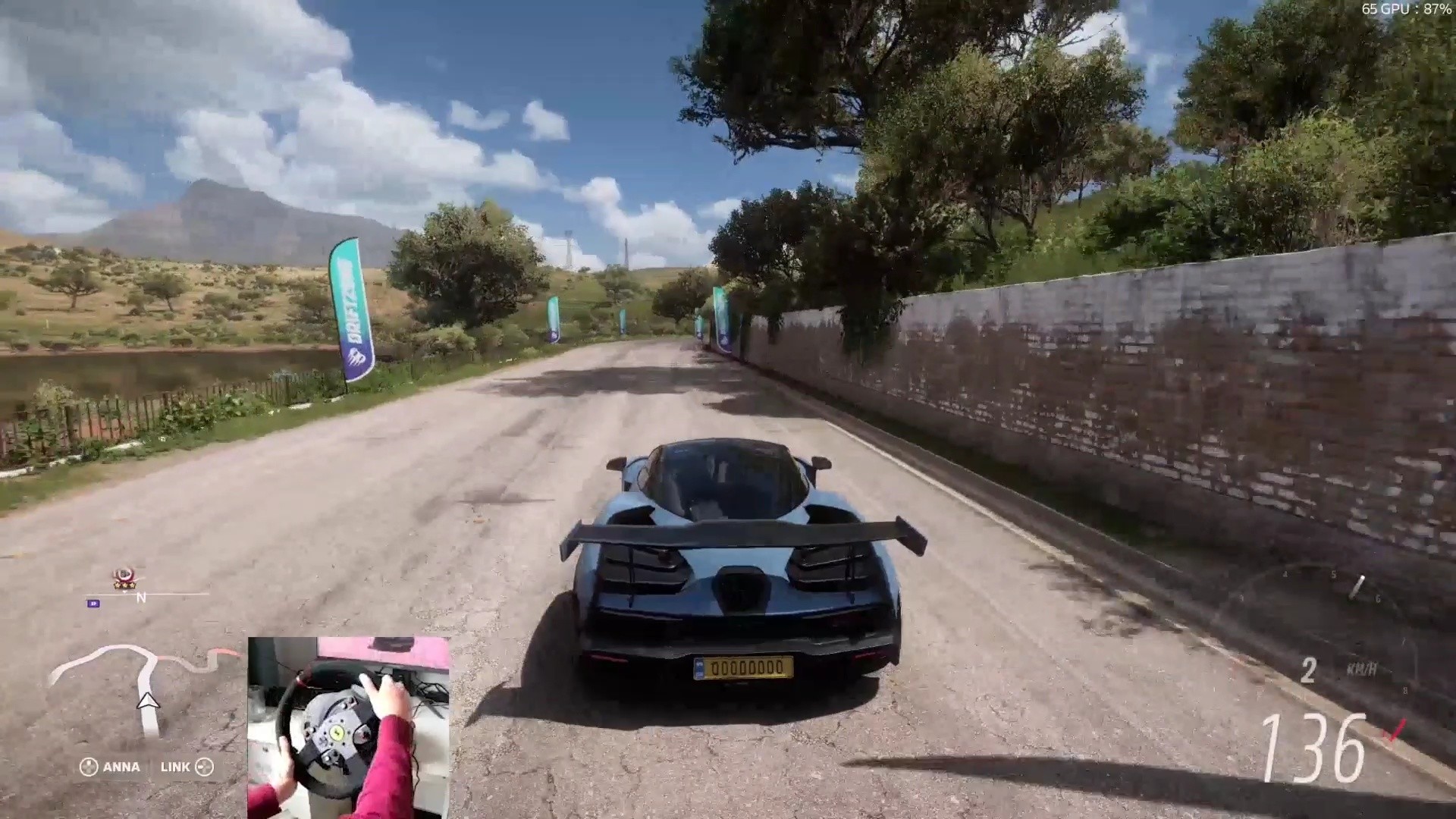Image resolution: width=1456 pixels, height=819 pixels.
Task: Click the player arrow on the minimap
Action: [x=149, y=701]
